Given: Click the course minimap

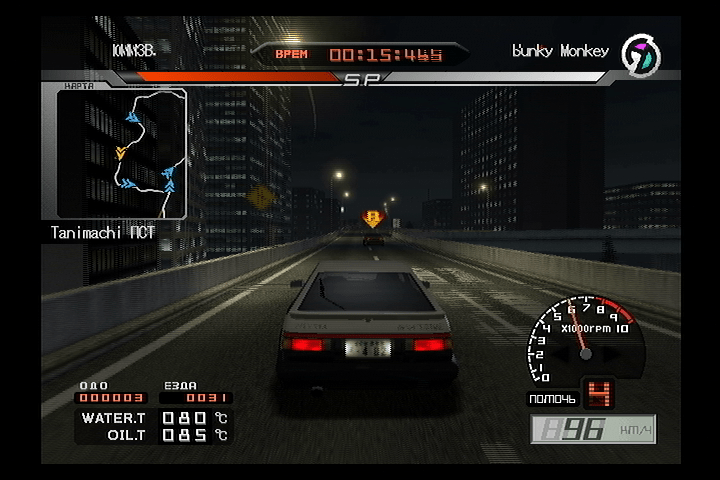Looking at the screenshot, I should 121,153.
